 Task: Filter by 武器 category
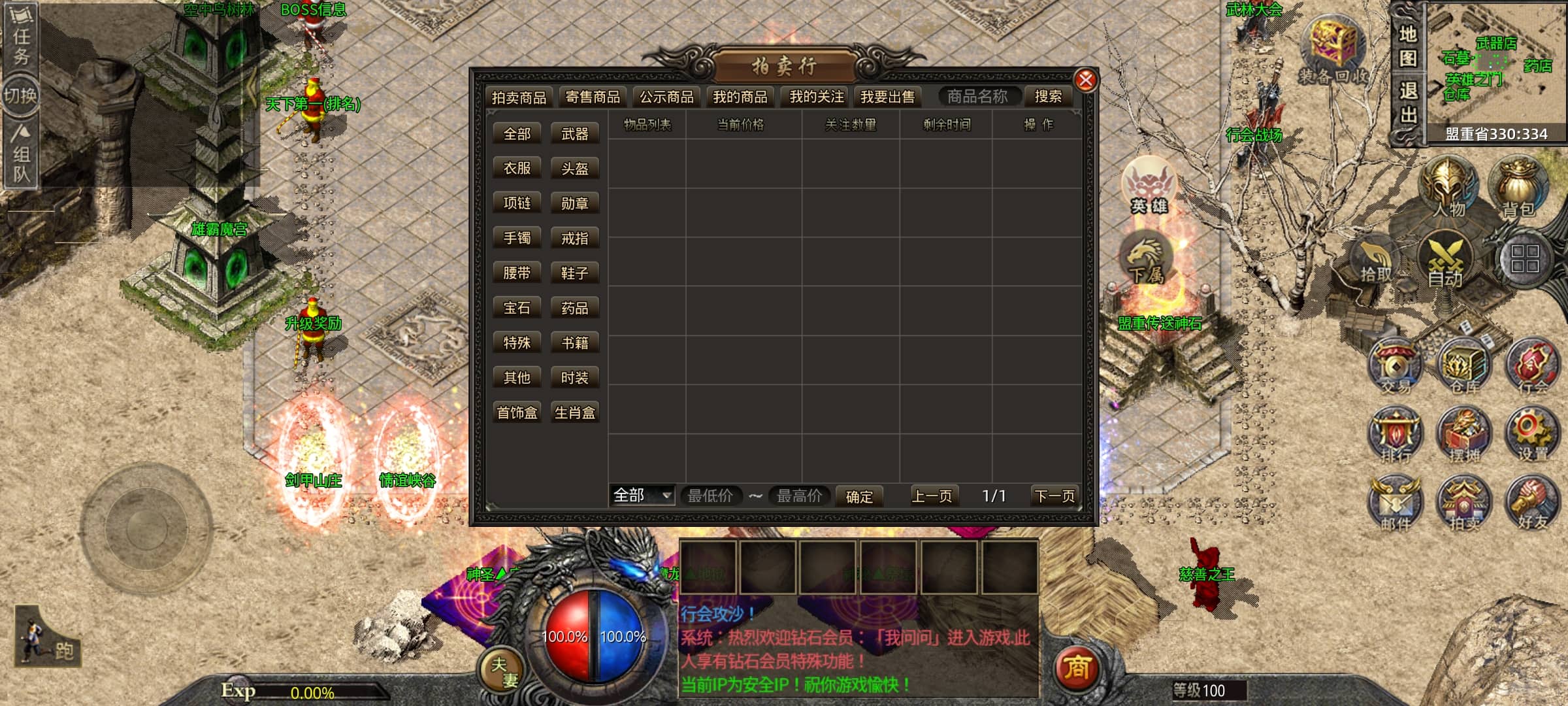[x=574, y=134]
